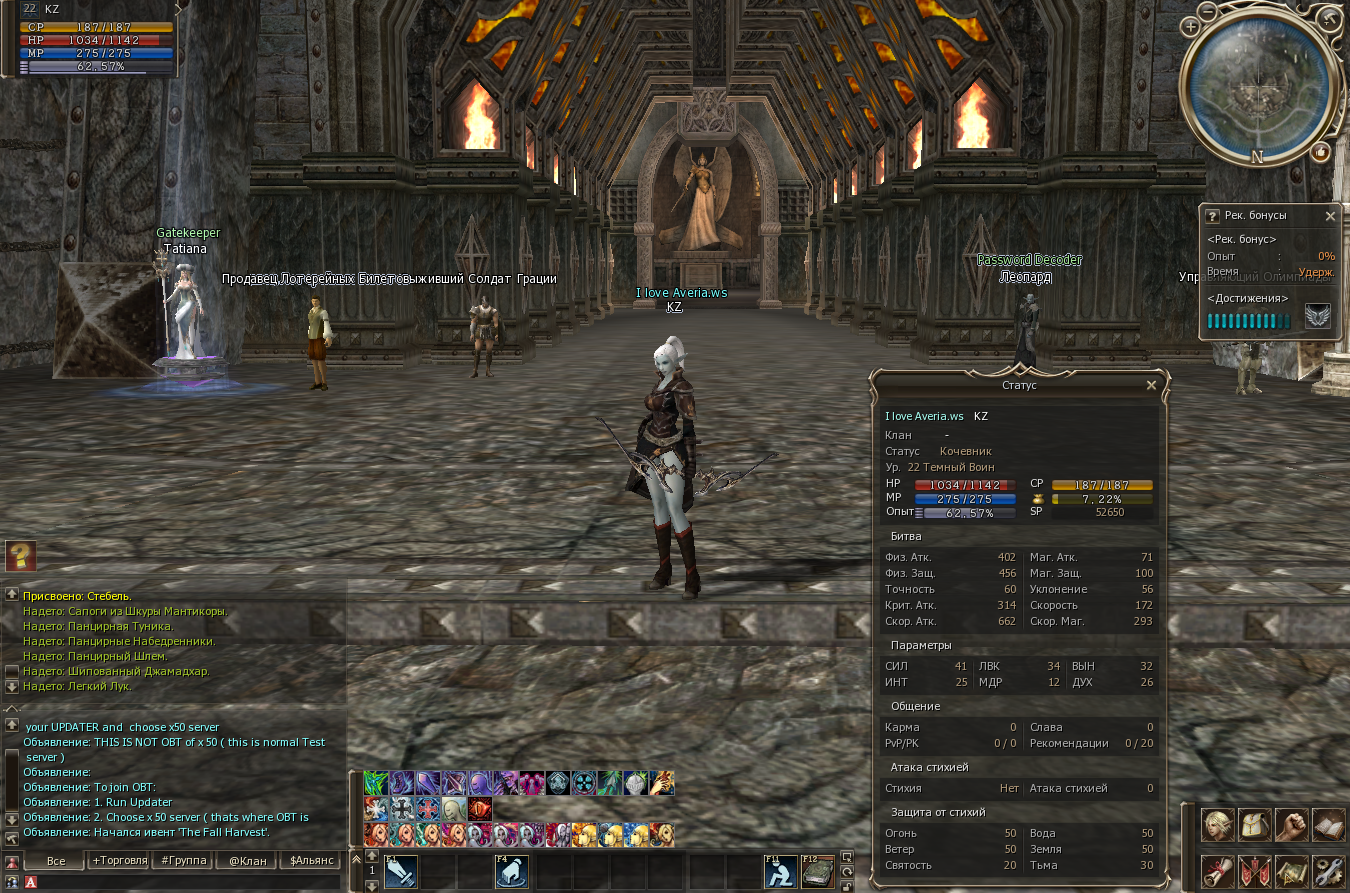Open the character menu elf portrait icon

[1217, 824]
